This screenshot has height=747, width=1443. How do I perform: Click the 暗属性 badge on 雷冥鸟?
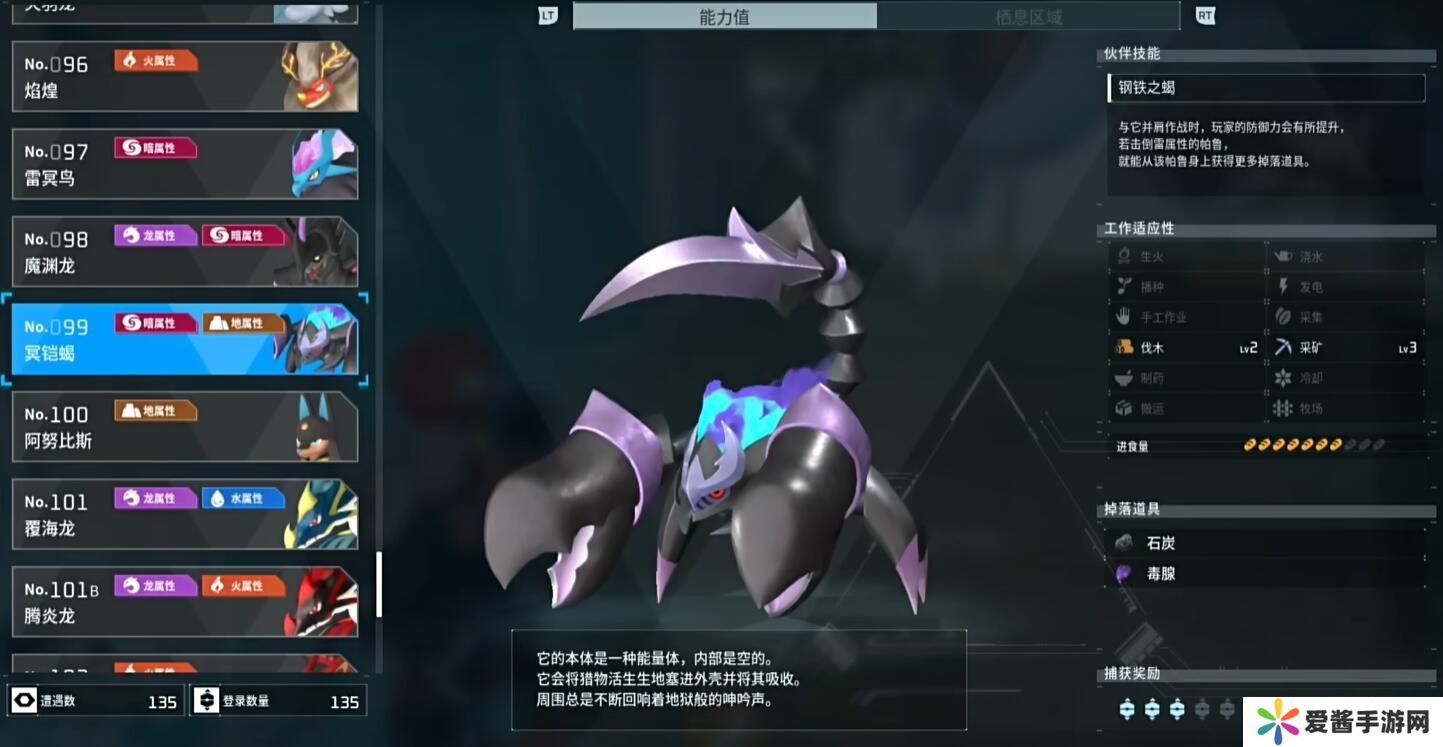tap(155, 147)
